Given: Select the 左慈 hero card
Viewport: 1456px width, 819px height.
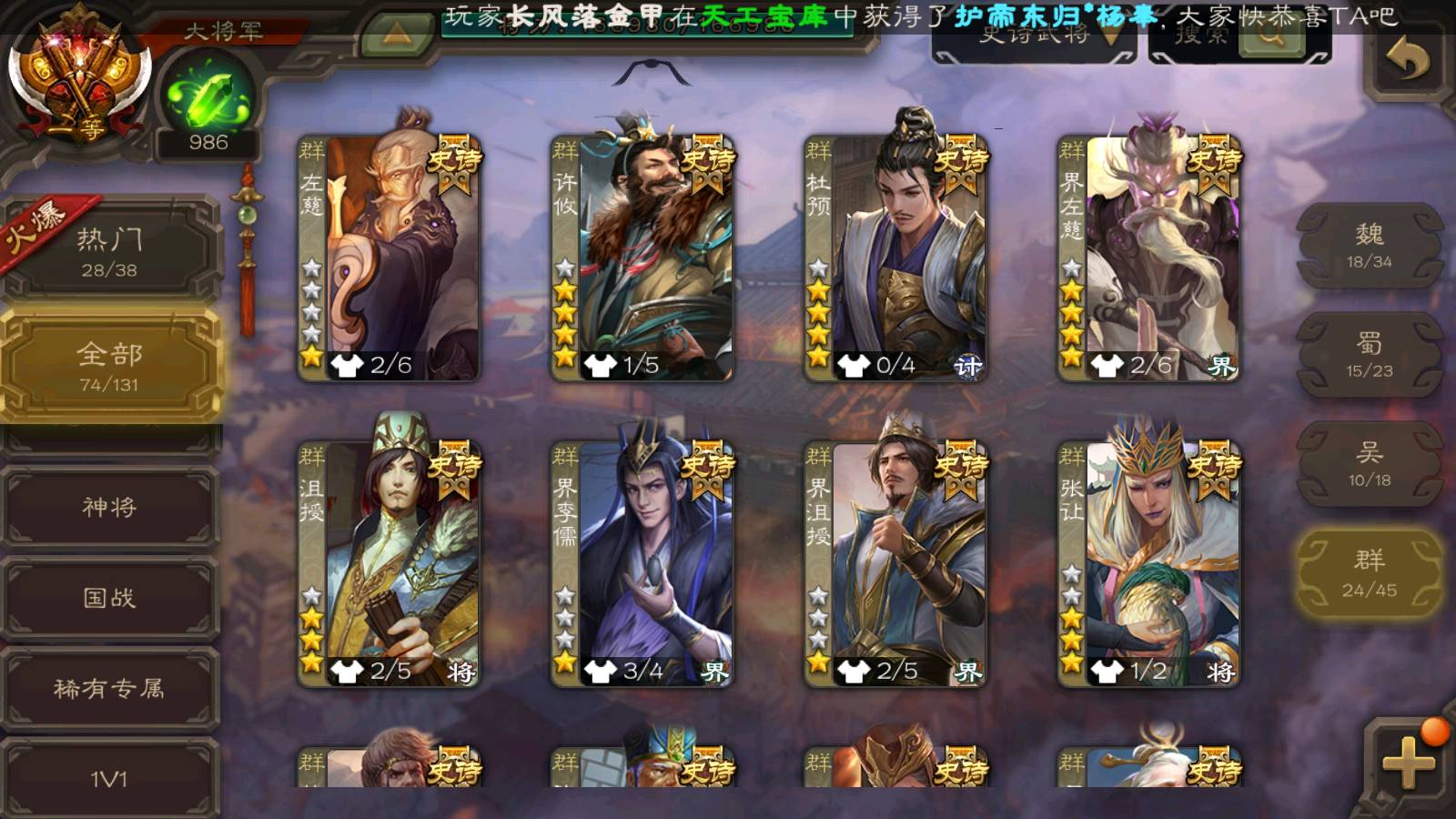Looking at the screenshot, I should pyautogui.click(x=389, y=257).
